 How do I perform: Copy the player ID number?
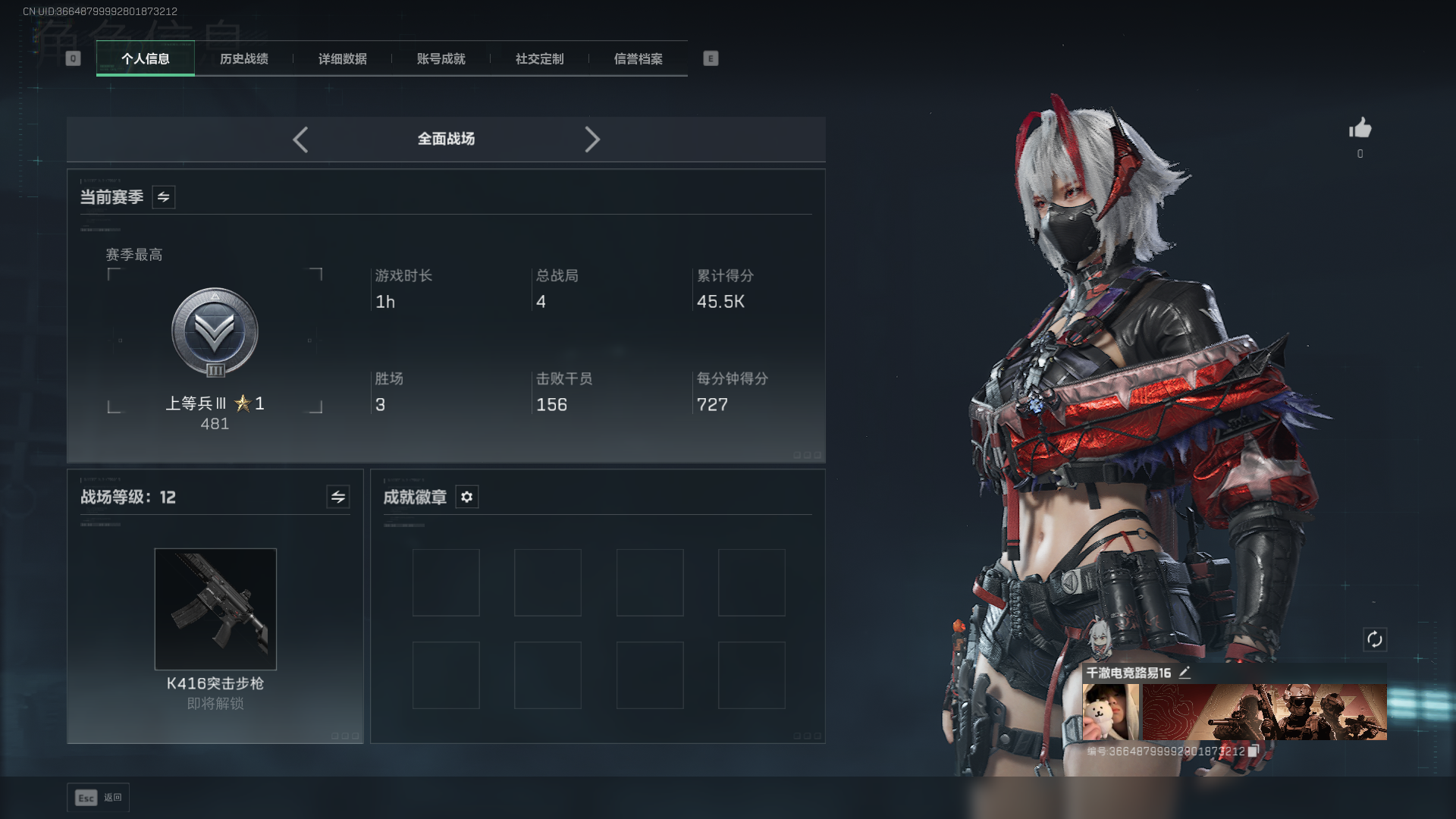tap(1253, 751)
